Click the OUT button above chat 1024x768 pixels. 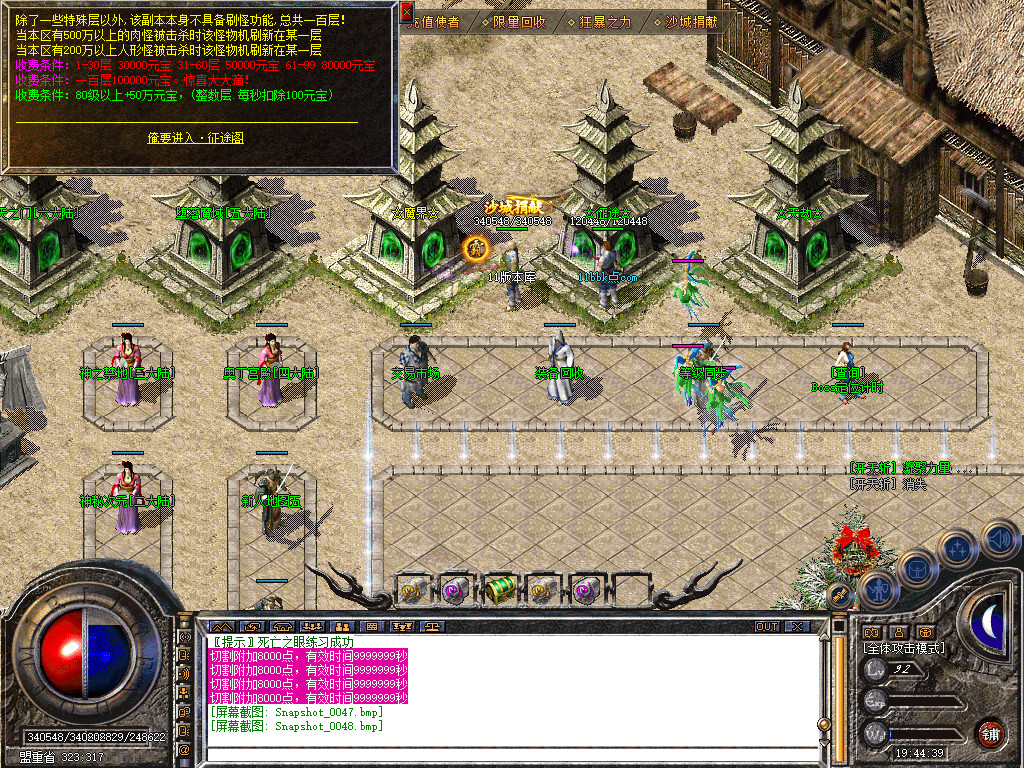(767, 627)
